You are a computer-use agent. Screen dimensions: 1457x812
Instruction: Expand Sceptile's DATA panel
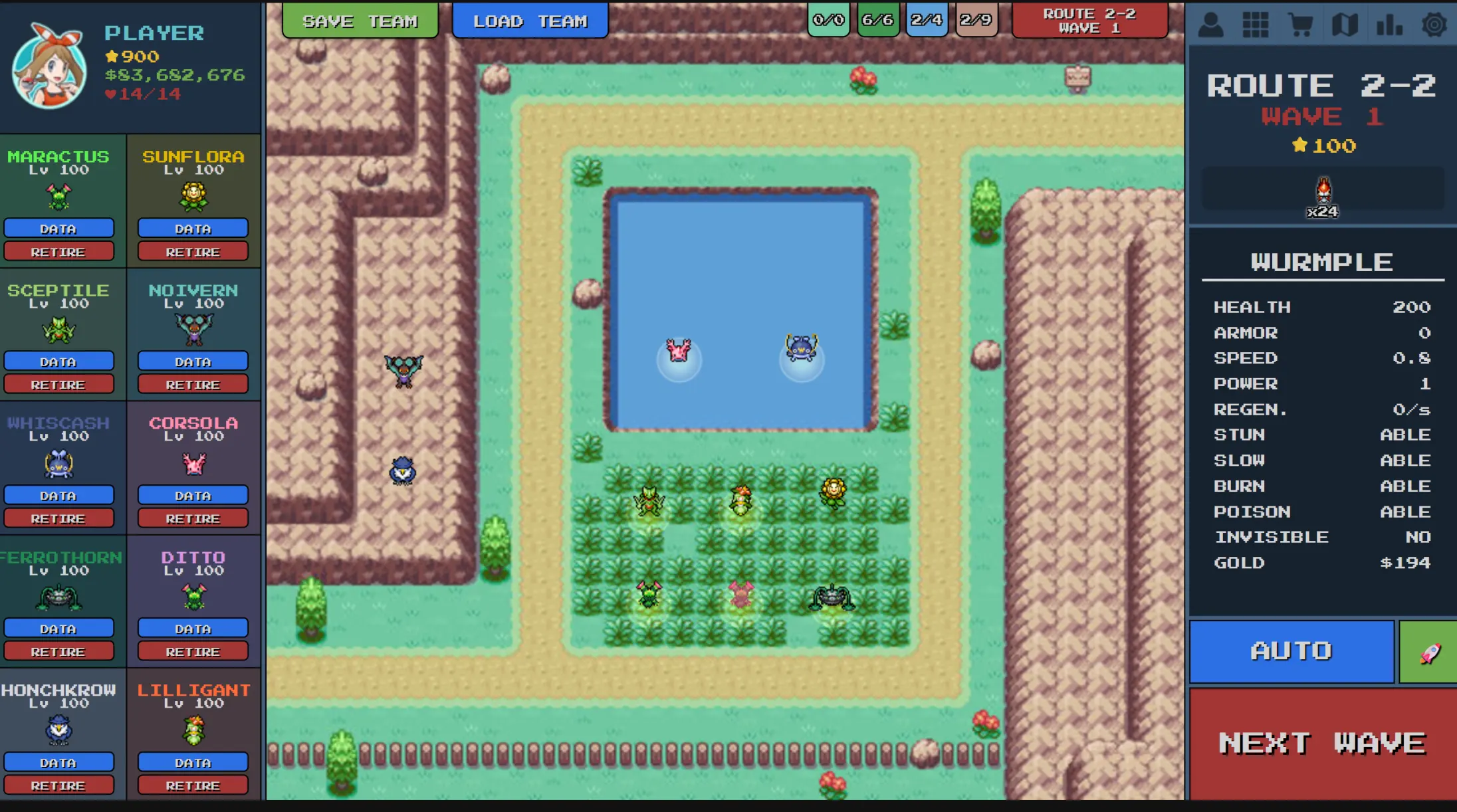59,361
